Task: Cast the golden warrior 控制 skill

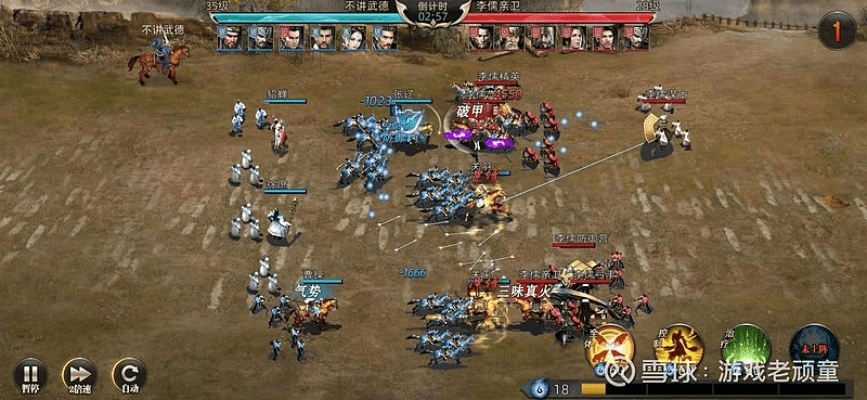Action: (x=680, y=346)
